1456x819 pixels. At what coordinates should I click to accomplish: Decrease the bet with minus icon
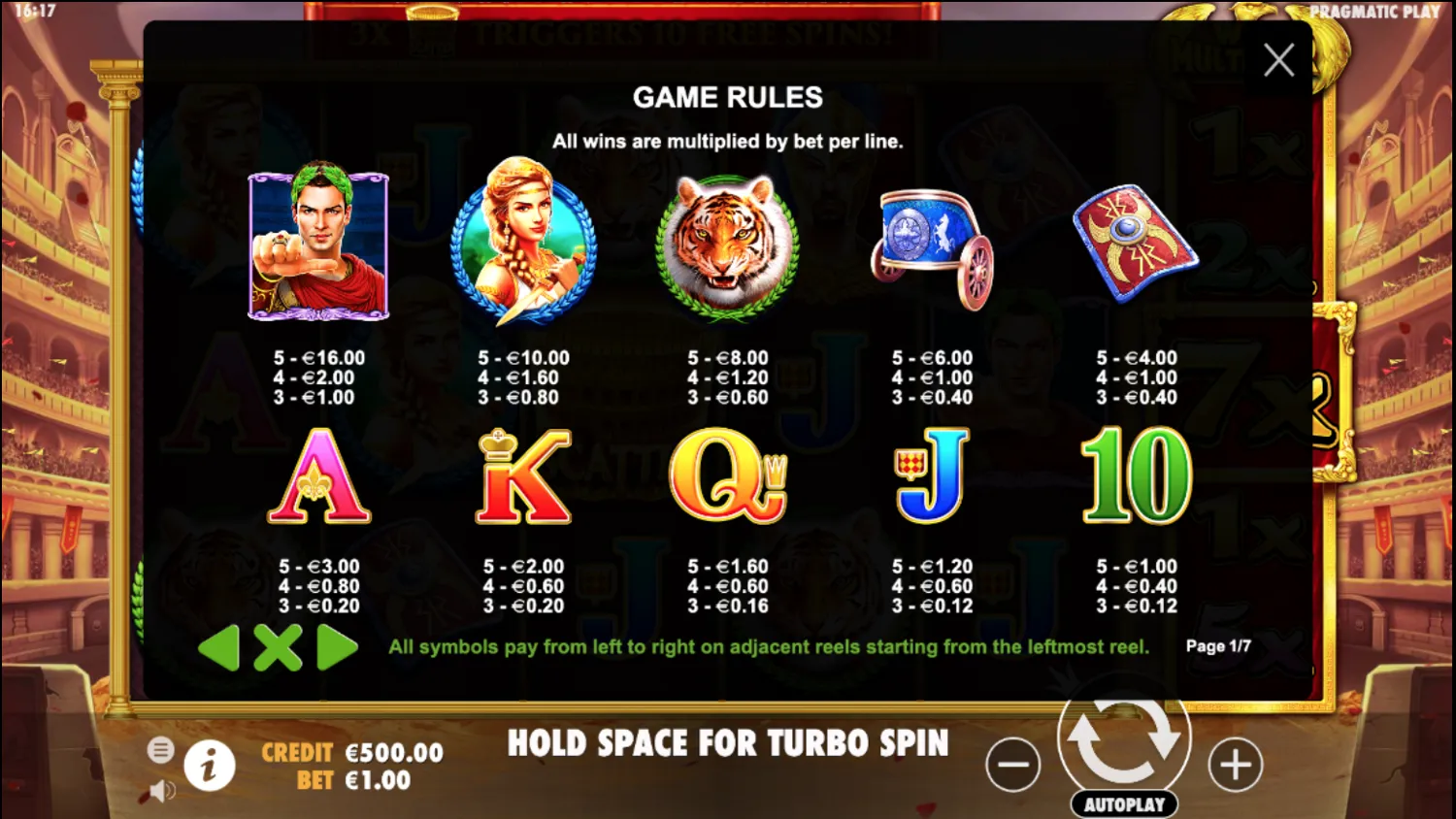tap(1013, 765)
